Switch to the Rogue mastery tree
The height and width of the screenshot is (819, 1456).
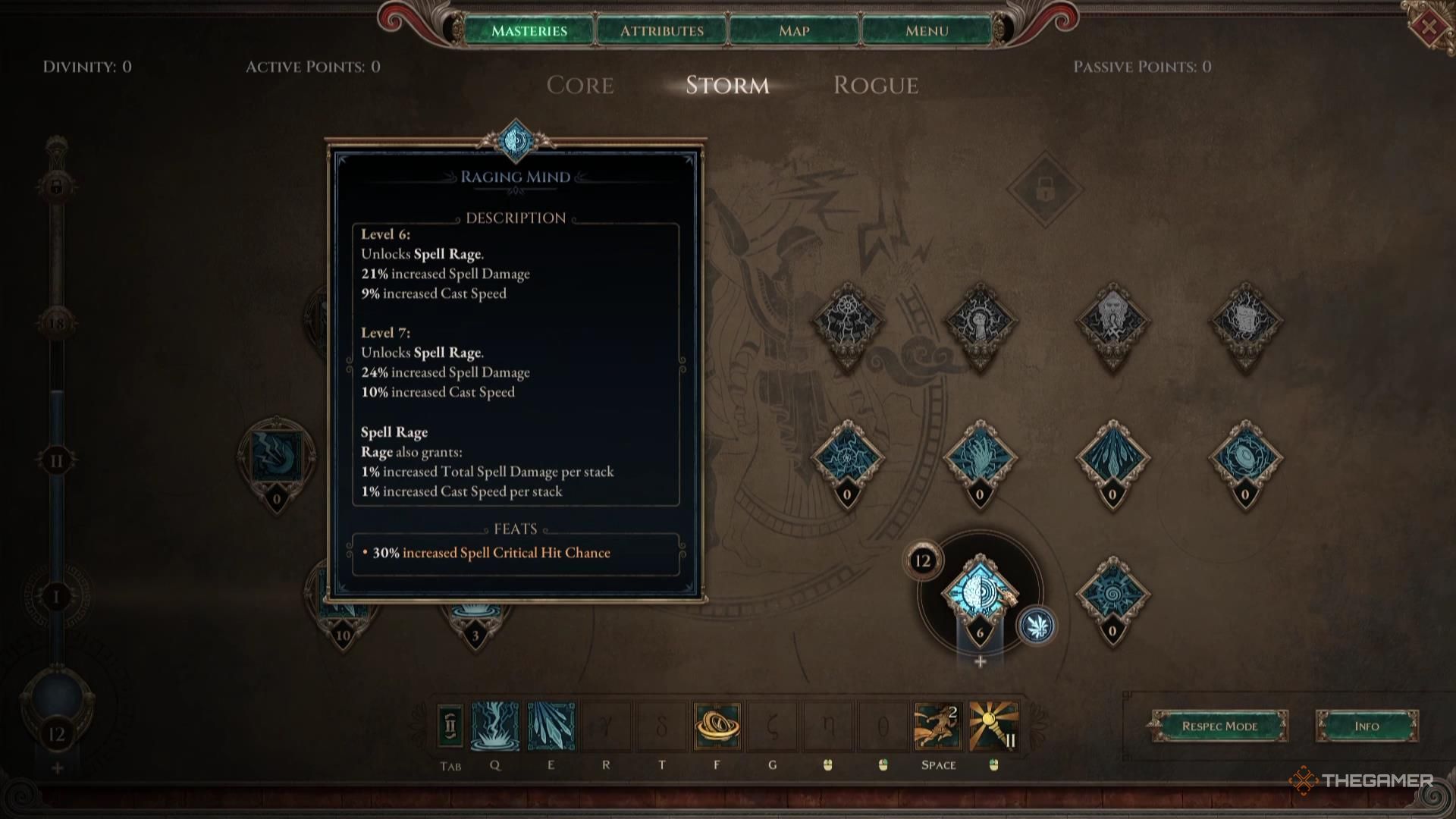pos(876,86)
